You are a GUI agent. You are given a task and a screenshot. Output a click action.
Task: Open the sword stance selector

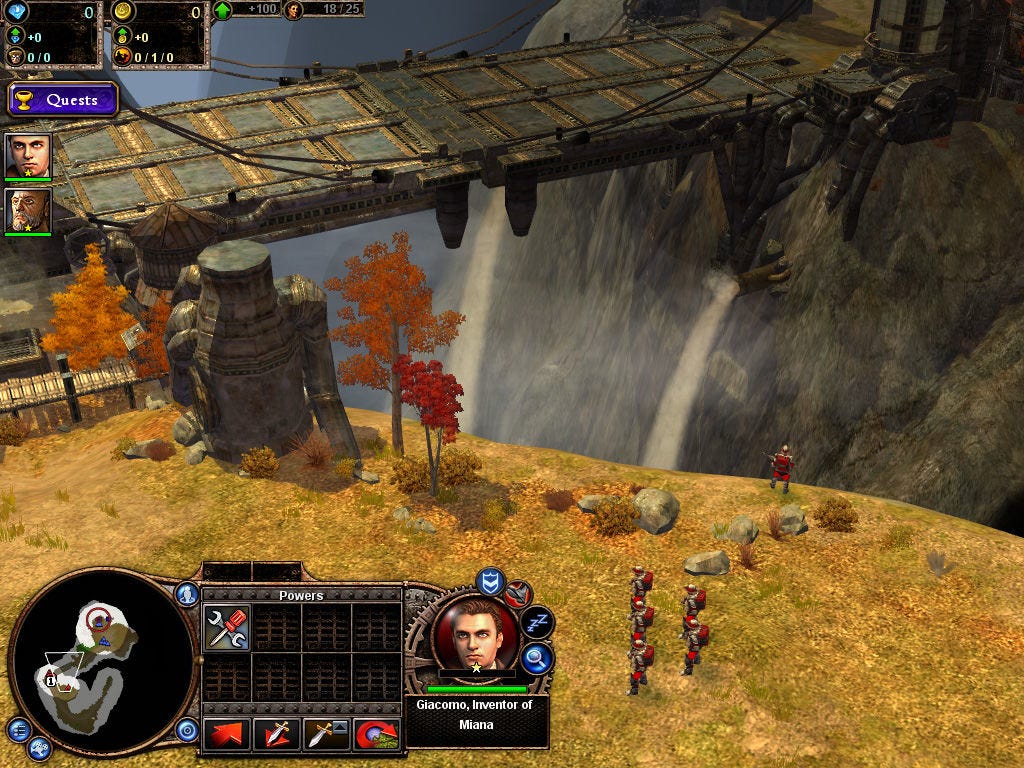pos(327,734)
